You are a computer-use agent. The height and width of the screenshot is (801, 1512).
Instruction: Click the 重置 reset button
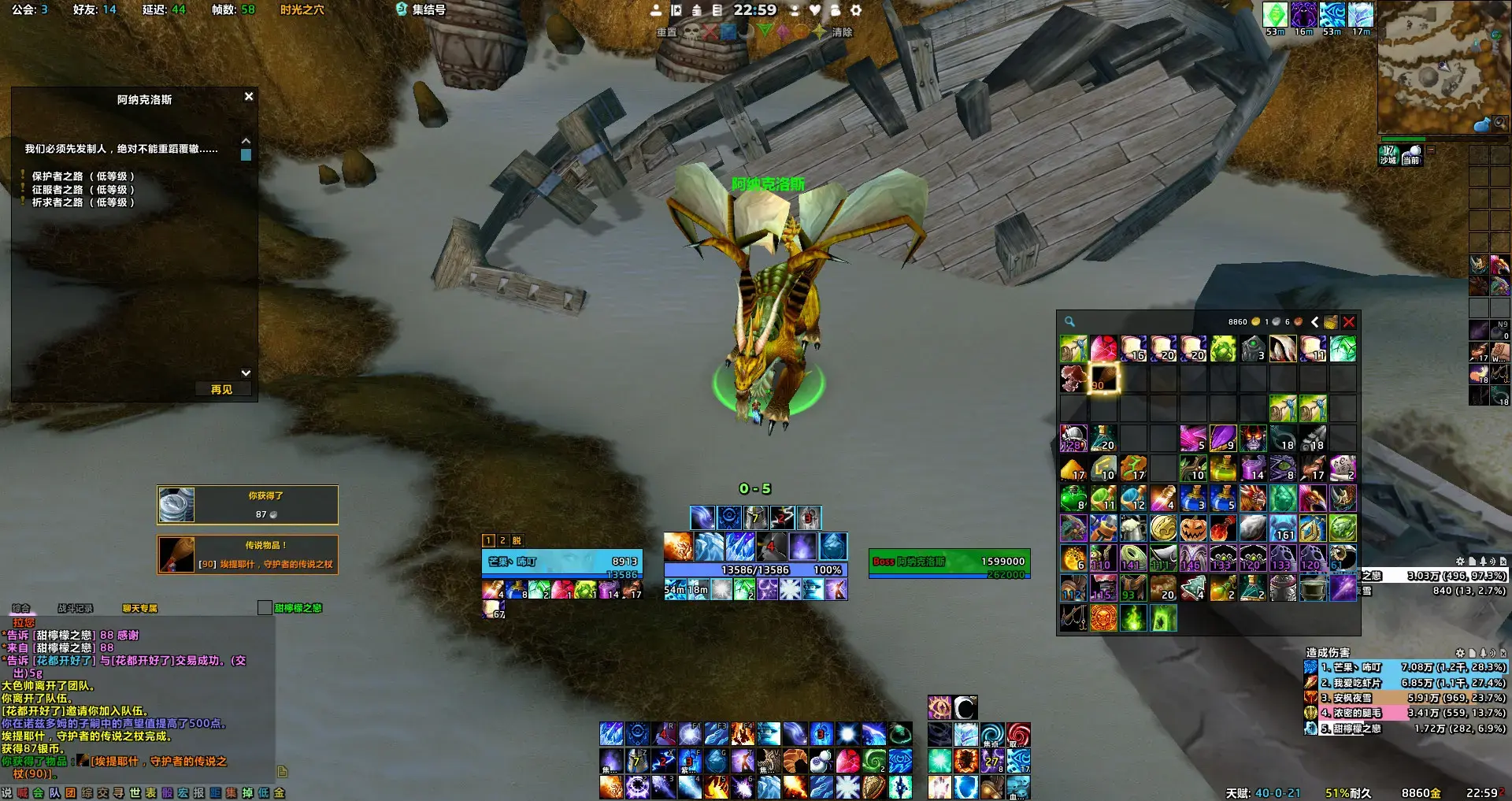[666, 32]
